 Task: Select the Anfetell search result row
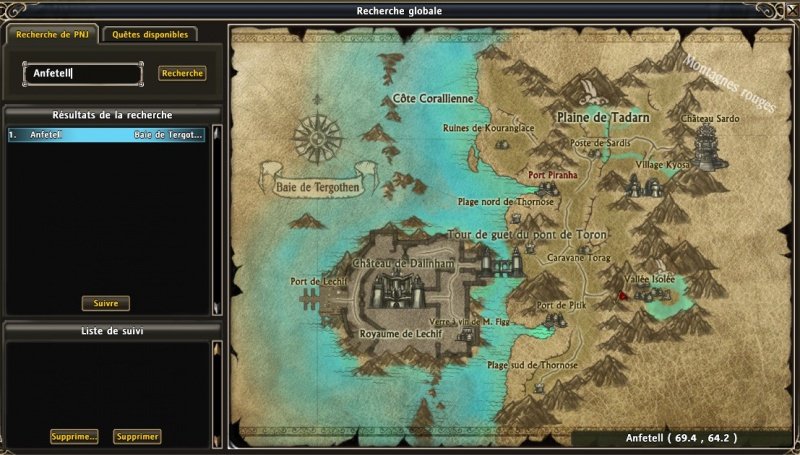pos(106,134)
